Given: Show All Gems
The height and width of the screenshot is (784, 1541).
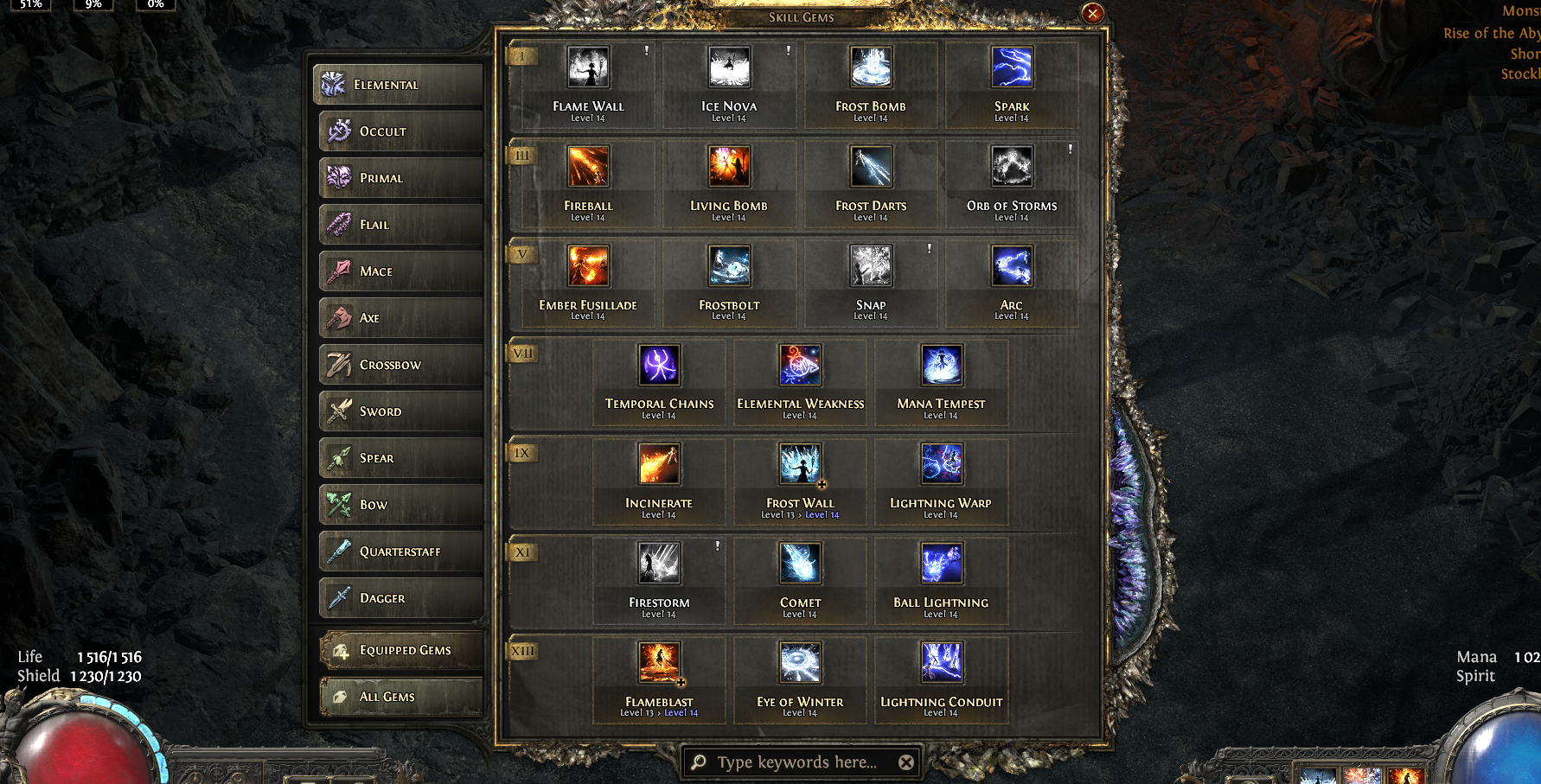Looking at the screenshot, I should (x=401, y=697).
